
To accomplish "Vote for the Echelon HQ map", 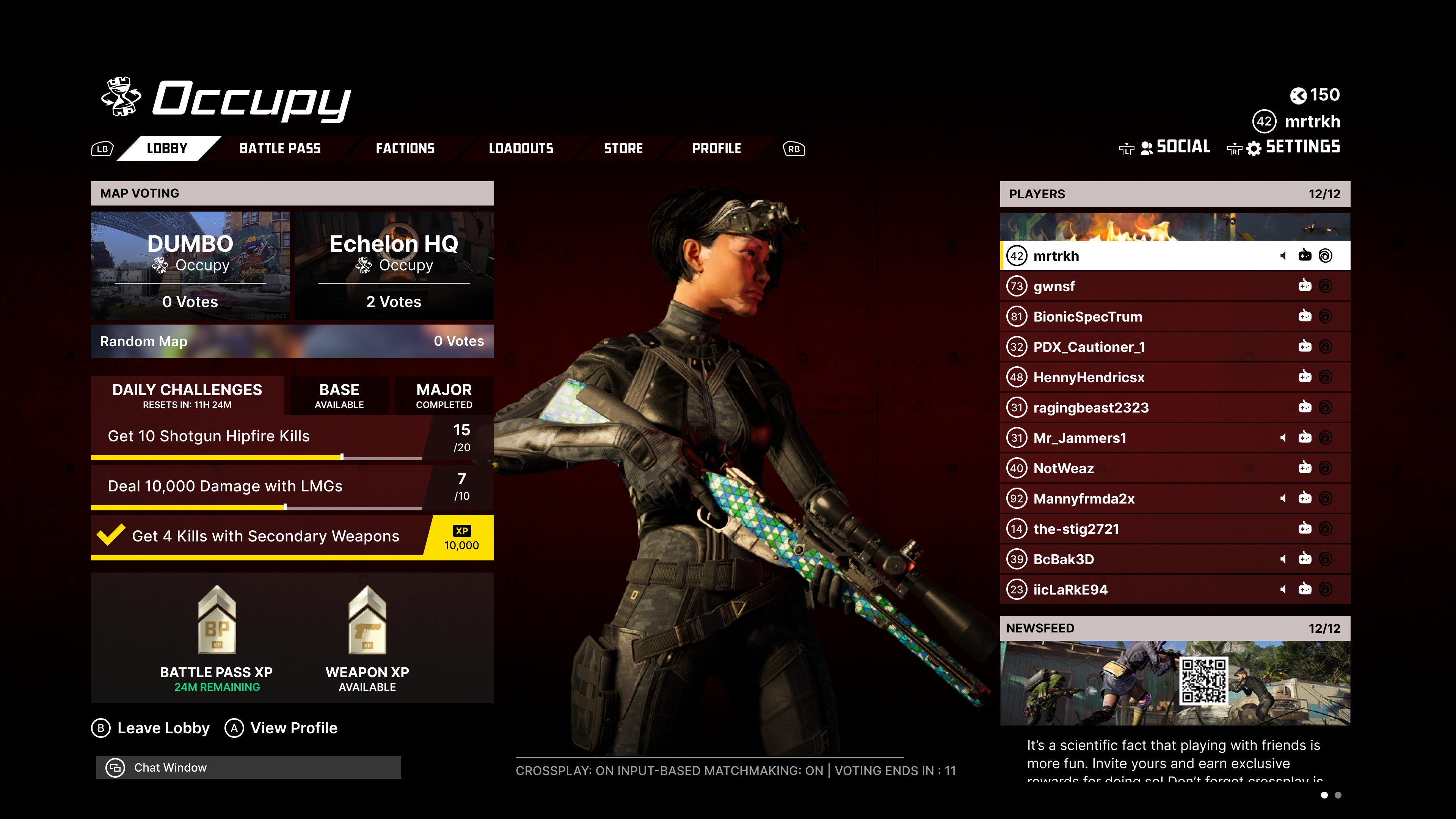I will (x=394, y=266).
